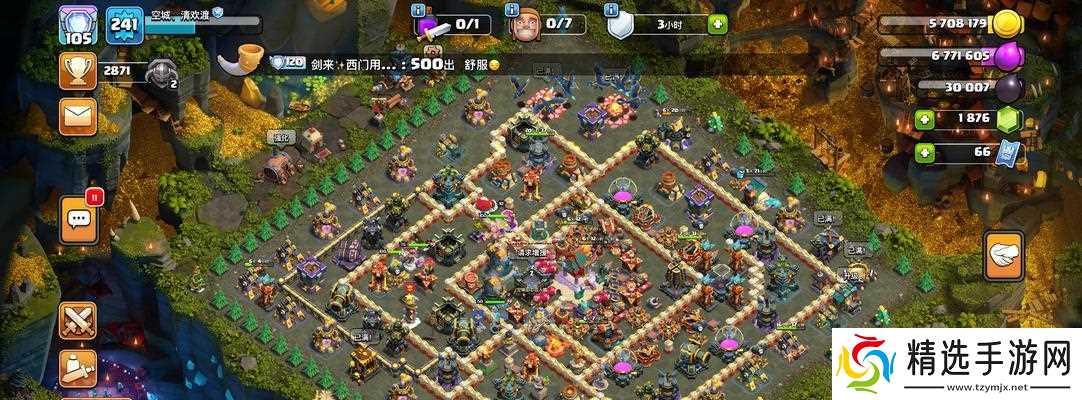Open the clan chat message banner
The width and height of the screenshot is (1082, 400).
(x=400, y=63)
